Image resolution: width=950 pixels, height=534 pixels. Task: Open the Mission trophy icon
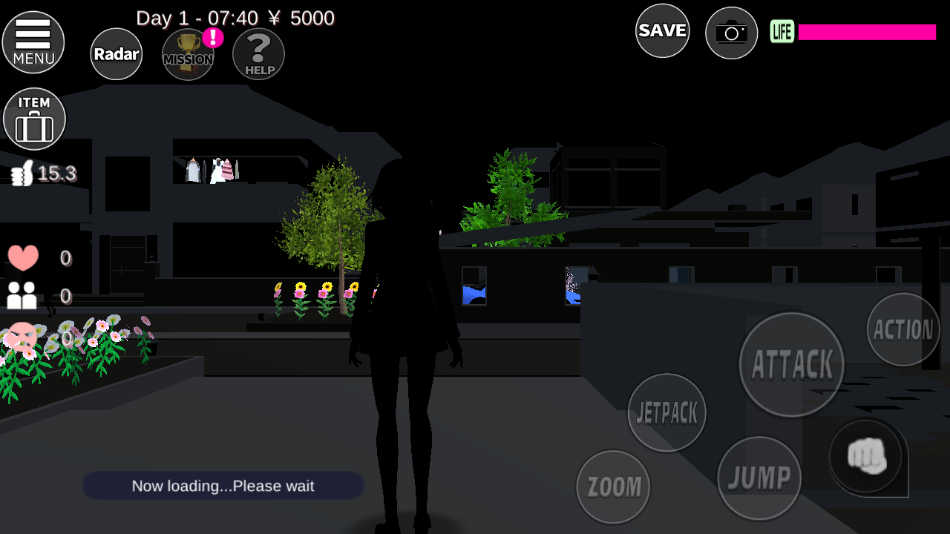pos(188,54)
